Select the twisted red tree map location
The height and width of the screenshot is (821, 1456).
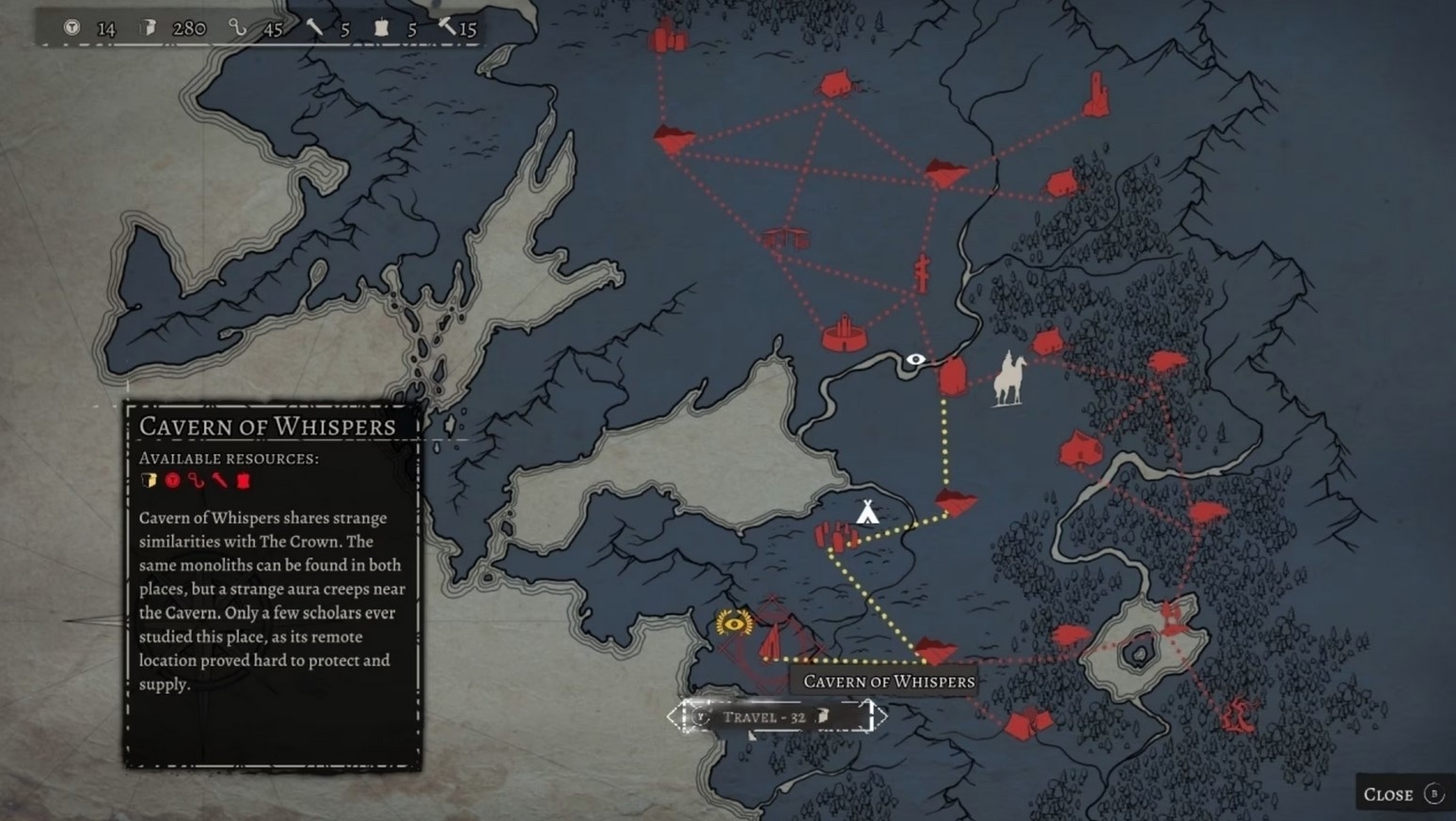click(x=1240, y=715)
